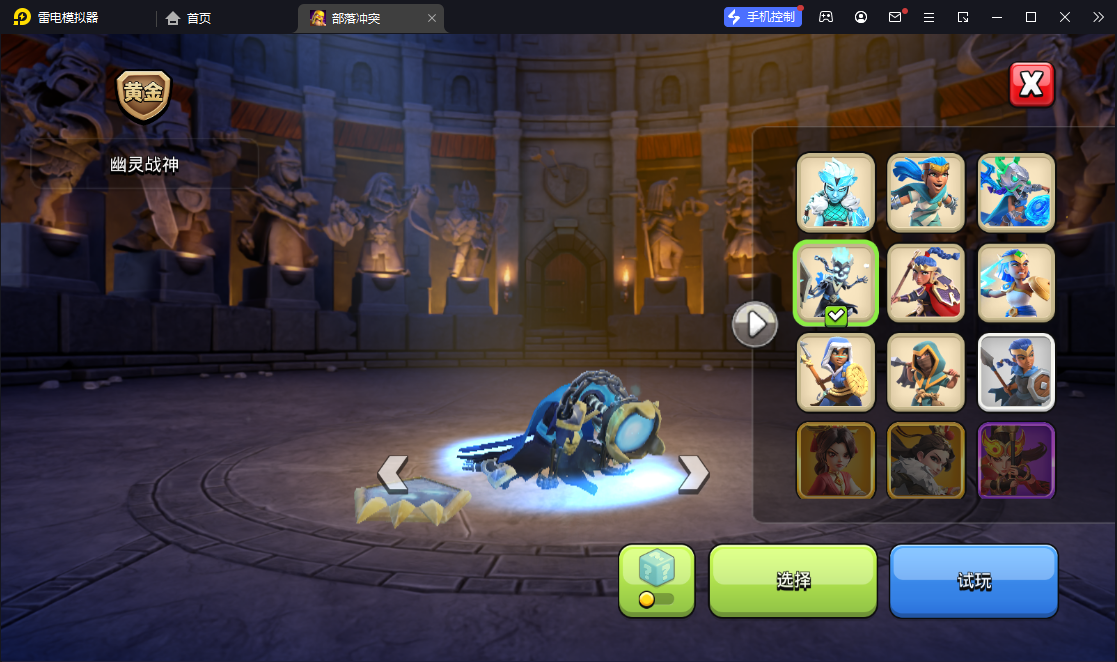This screenshot has height=662, width=1117.
Task: Choose the default champion skin on grey background
Action: pos(1016,372)
